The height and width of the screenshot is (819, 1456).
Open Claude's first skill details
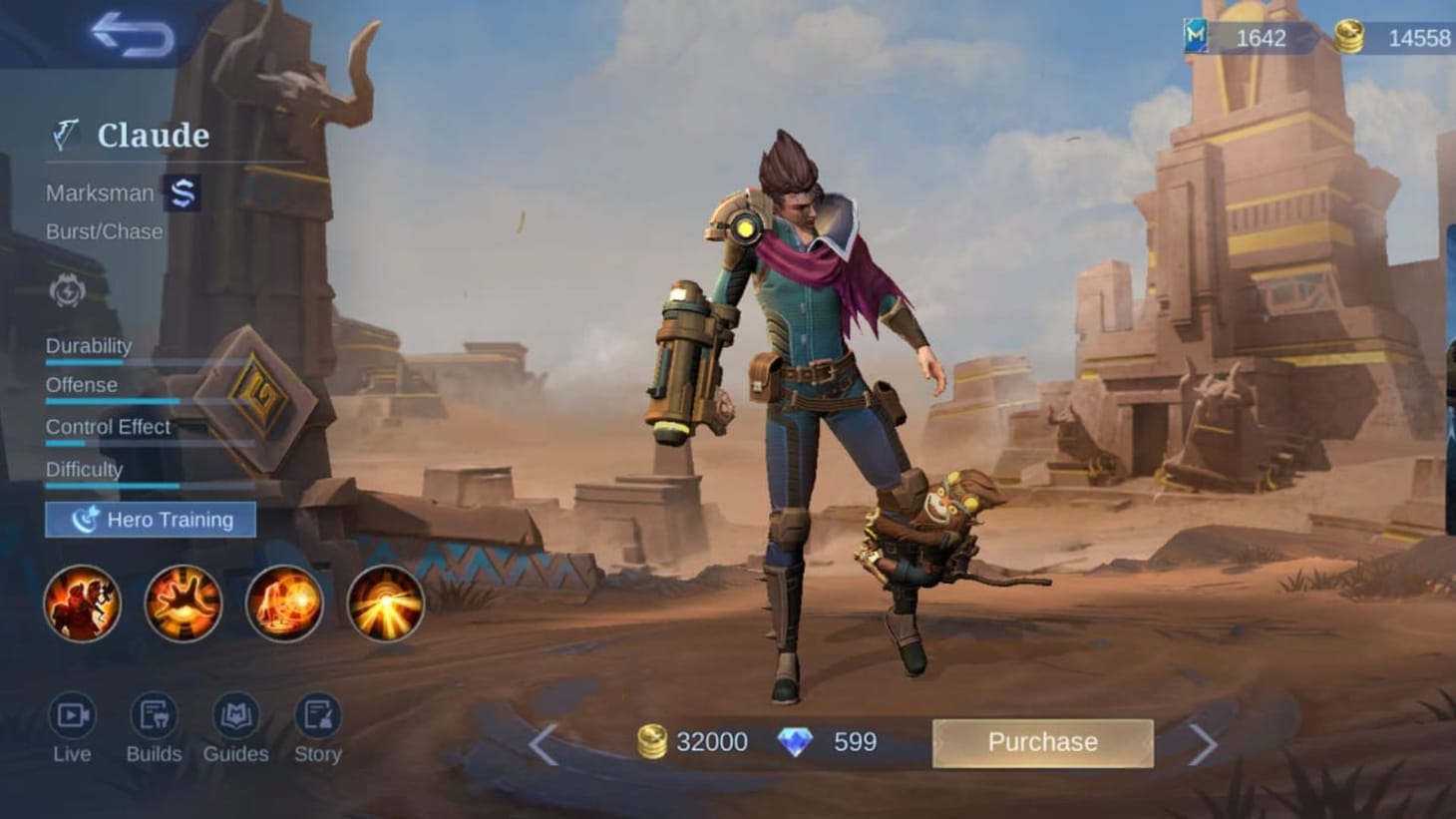(82, 605)
